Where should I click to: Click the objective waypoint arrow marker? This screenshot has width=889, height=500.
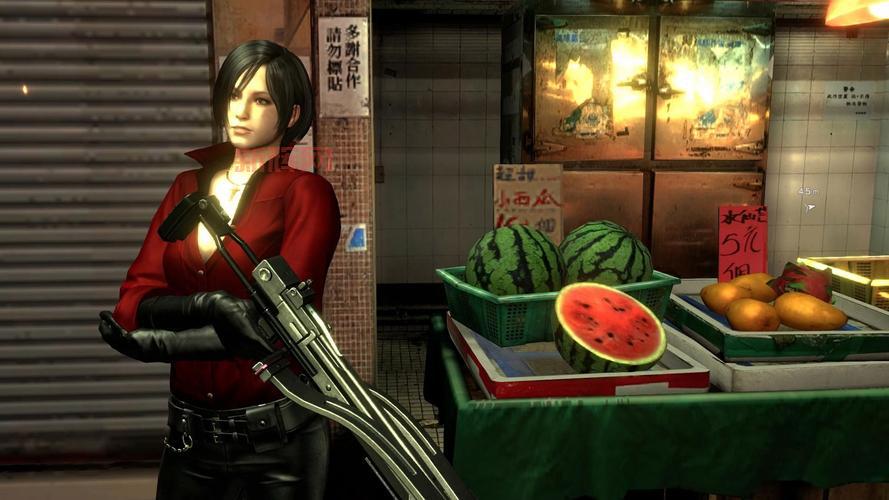812,208
